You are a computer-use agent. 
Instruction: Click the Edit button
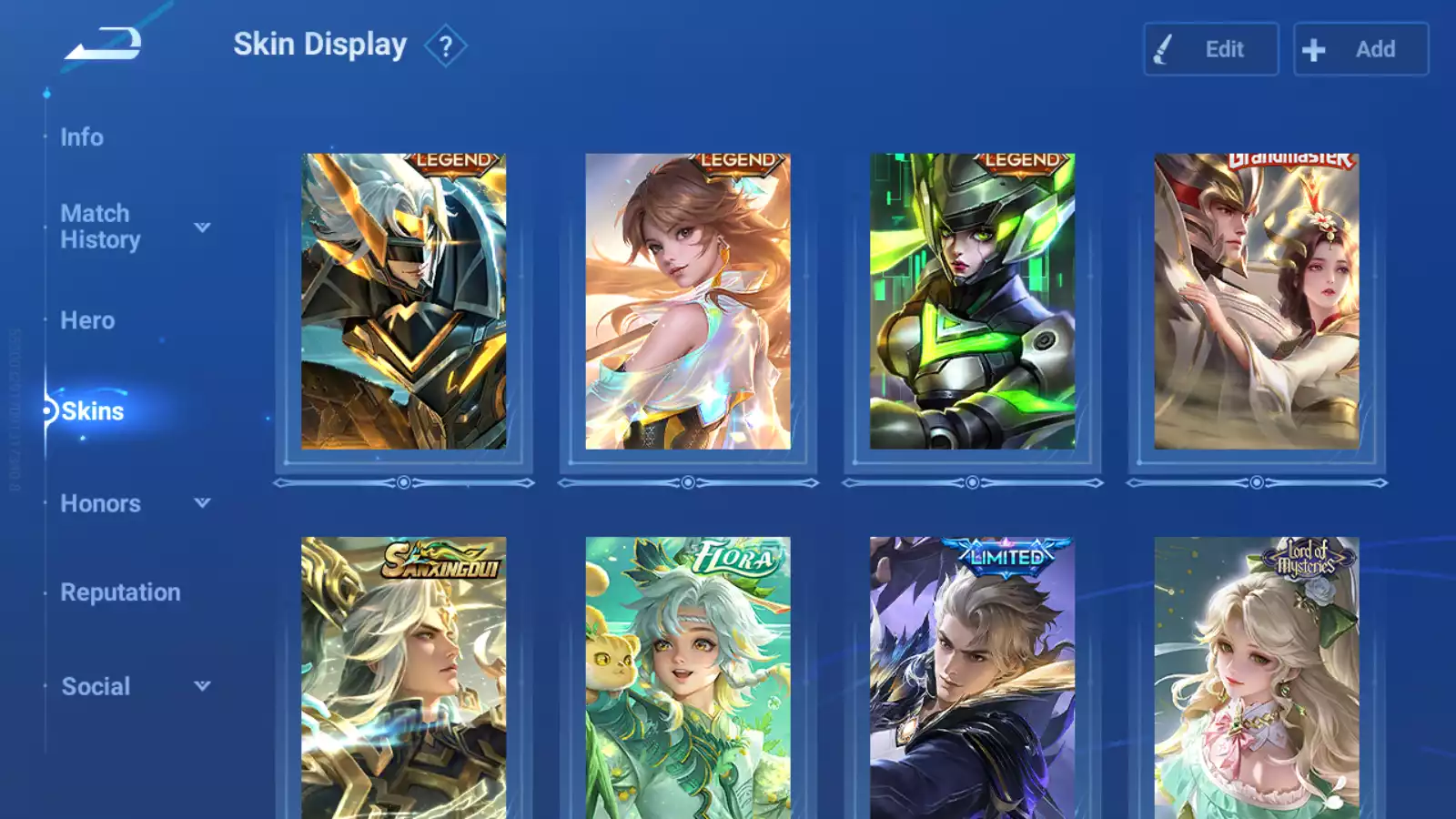(1210, 49)
